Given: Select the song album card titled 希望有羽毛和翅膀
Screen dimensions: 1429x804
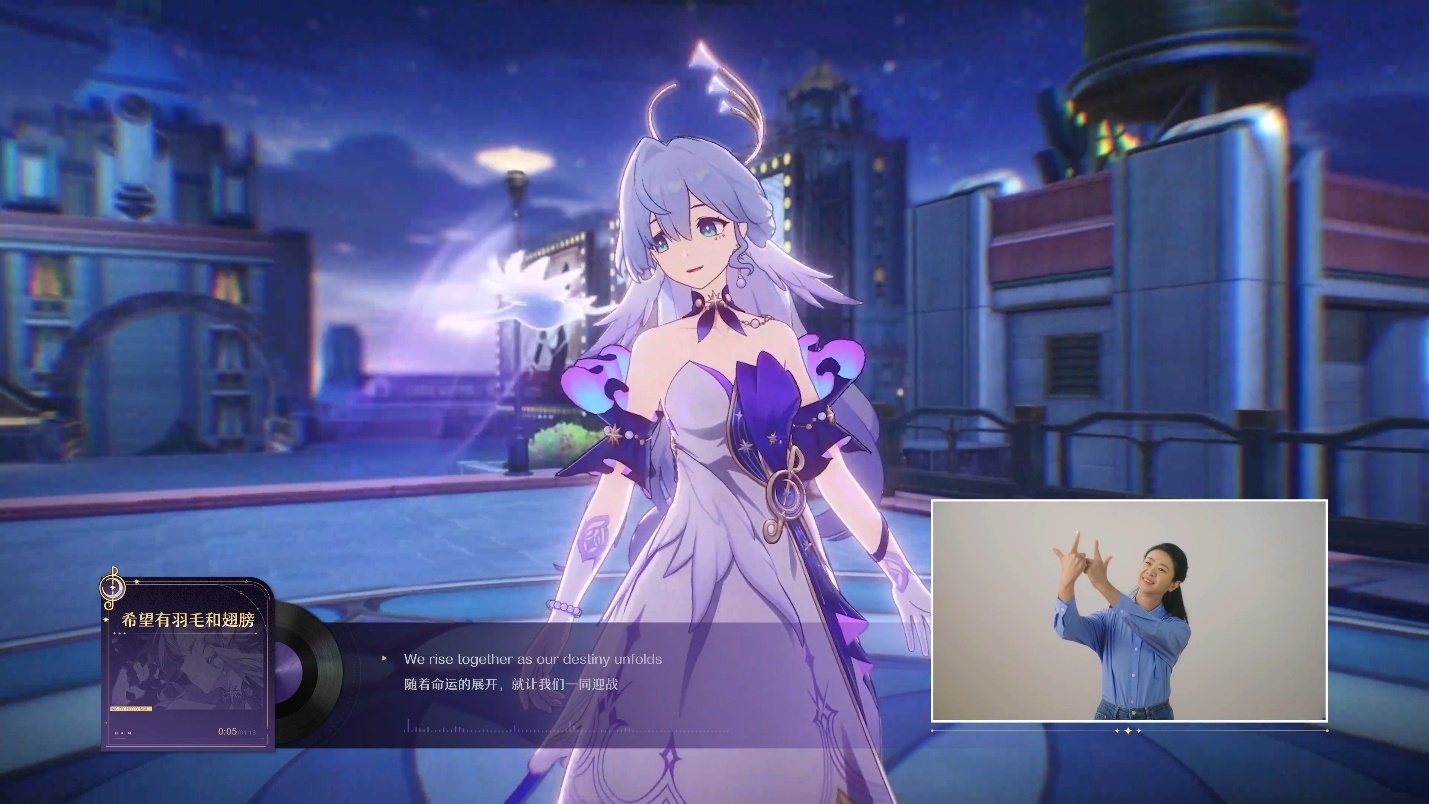Looking at the screenshot, I should (187, 664).
